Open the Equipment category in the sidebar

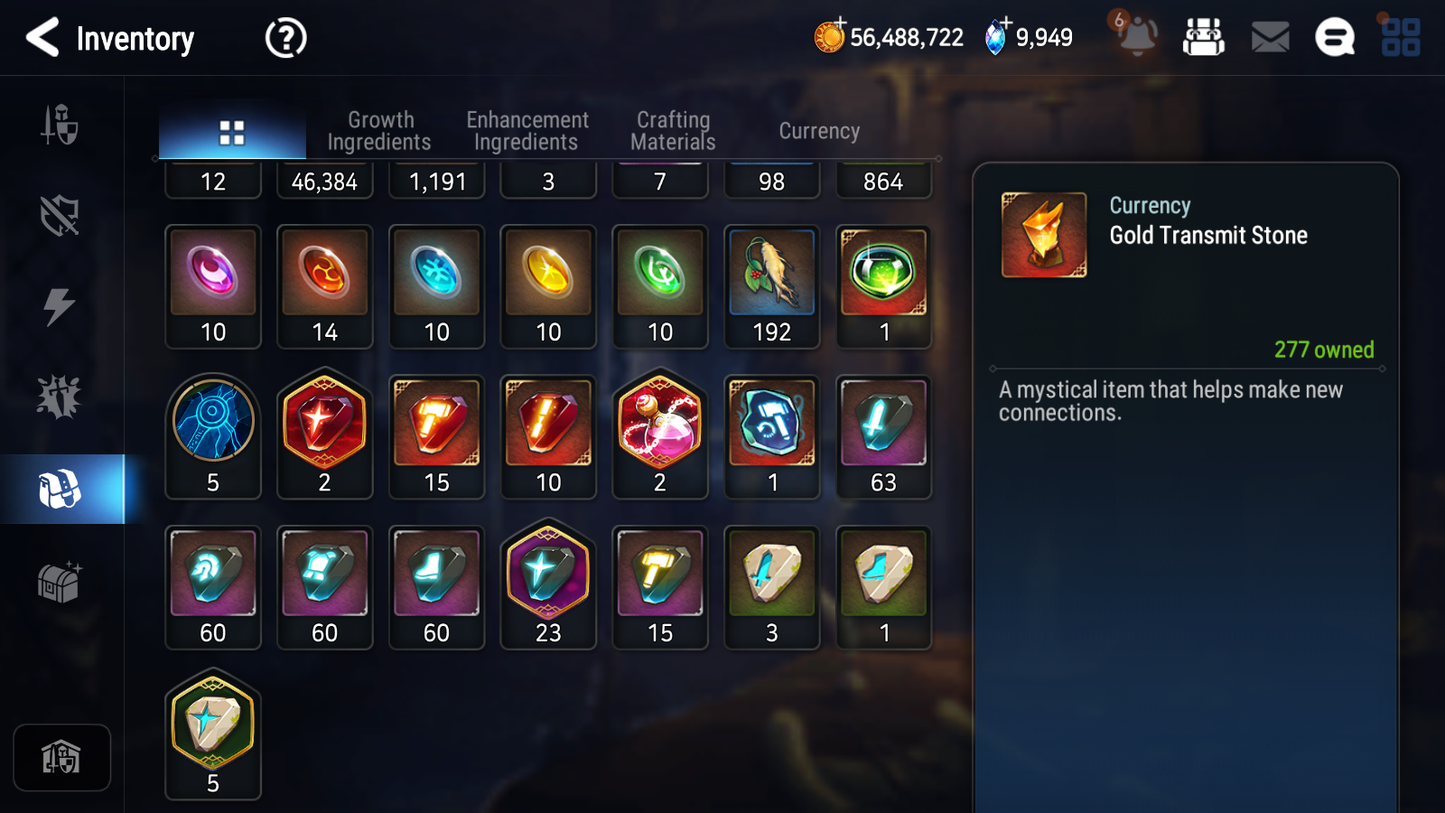pyautogui.click(x=62, y=122)
